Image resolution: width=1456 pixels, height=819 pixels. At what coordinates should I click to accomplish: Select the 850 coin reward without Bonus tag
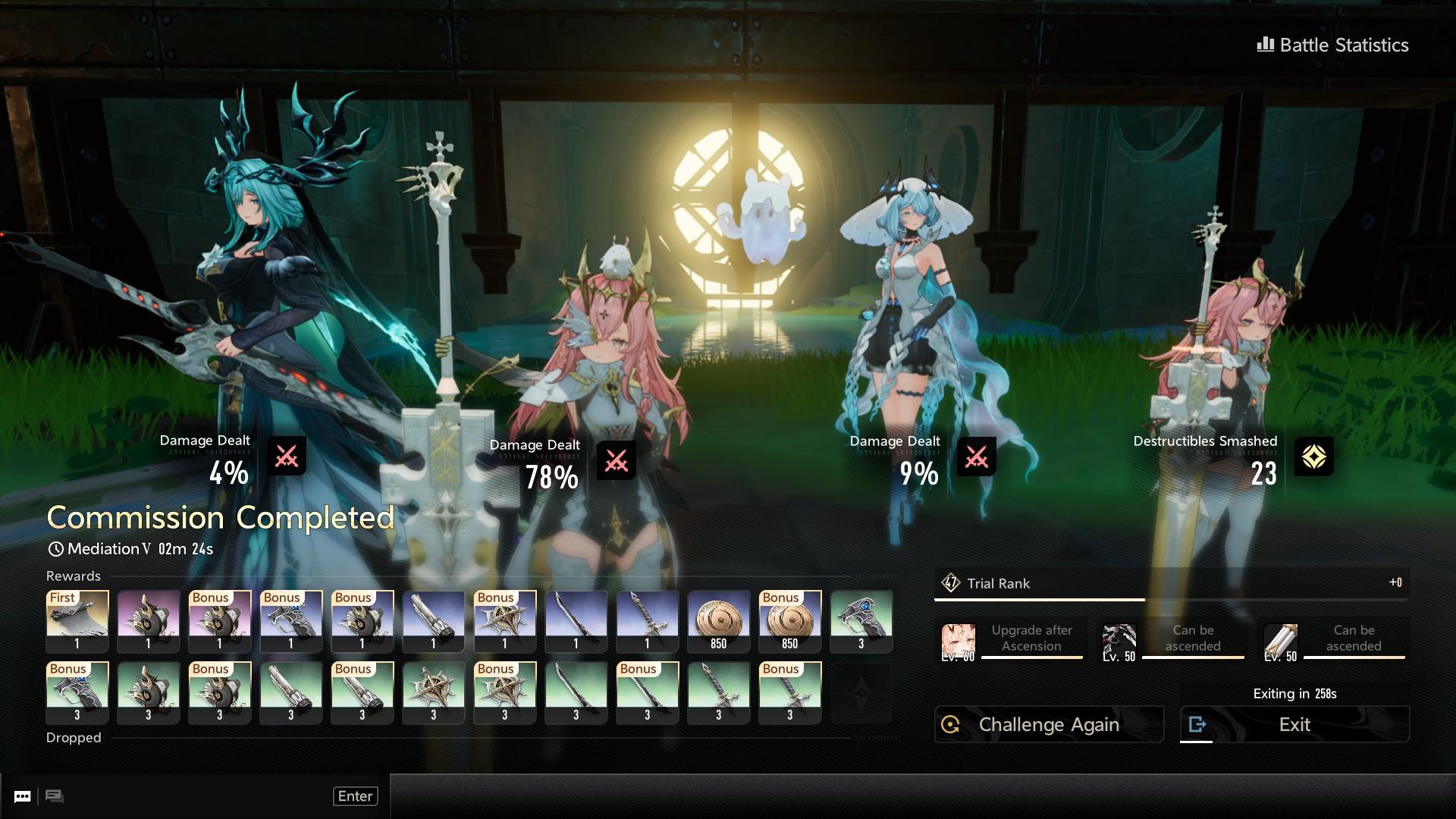pos(718,621)
